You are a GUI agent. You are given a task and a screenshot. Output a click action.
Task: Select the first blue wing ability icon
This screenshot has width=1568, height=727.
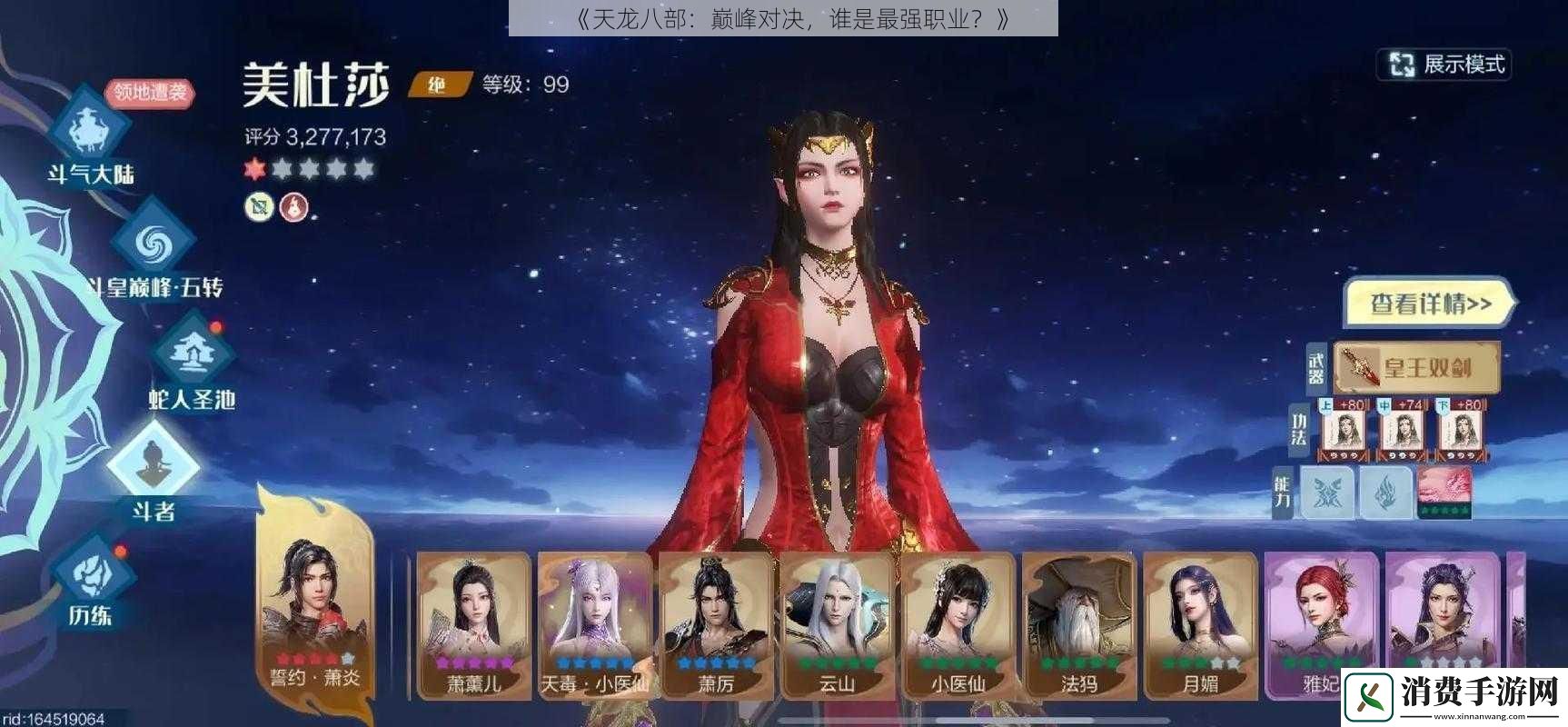pos(1327,493)
